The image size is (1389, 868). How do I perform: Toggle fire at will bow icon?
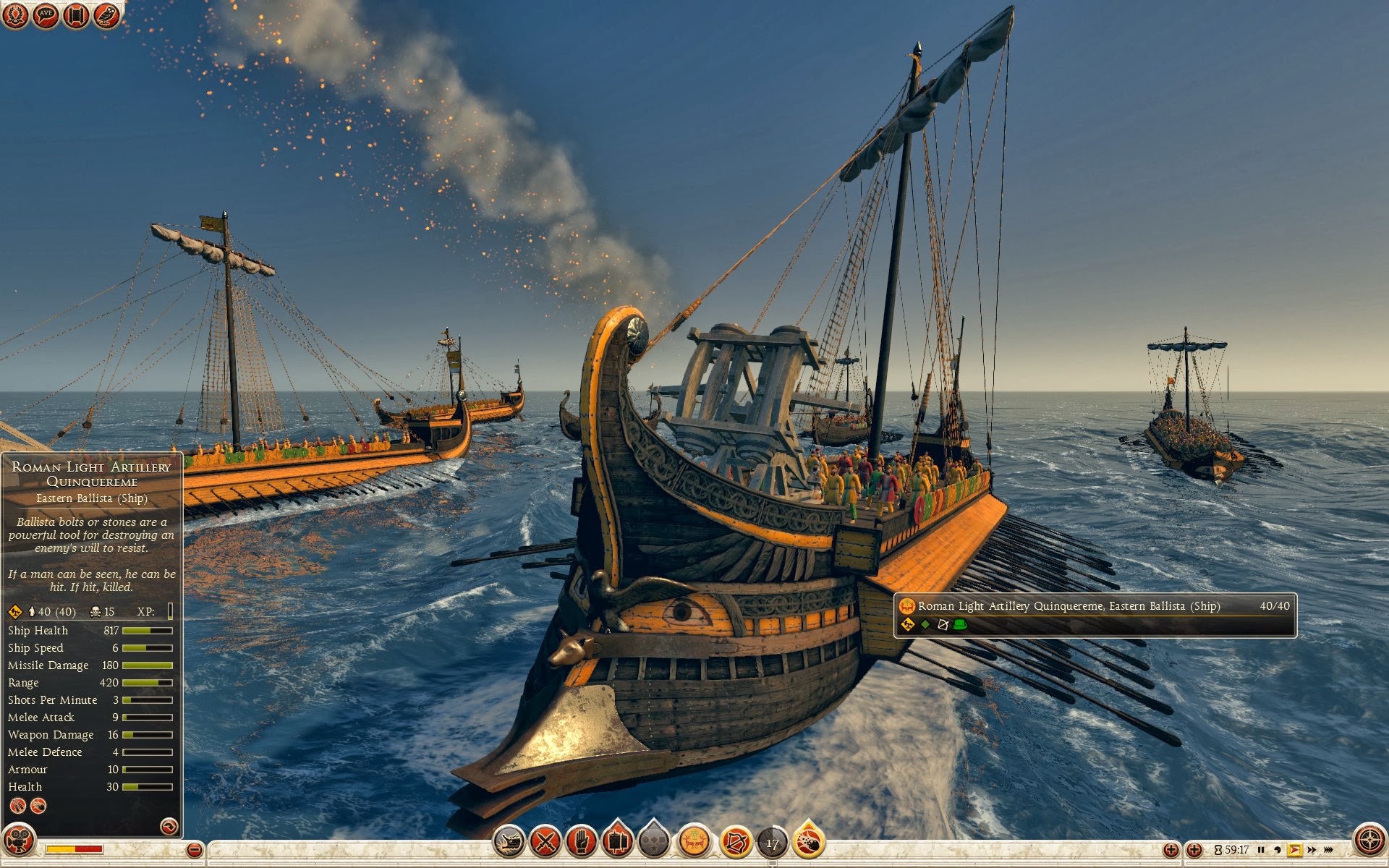[x=736, y=842]
